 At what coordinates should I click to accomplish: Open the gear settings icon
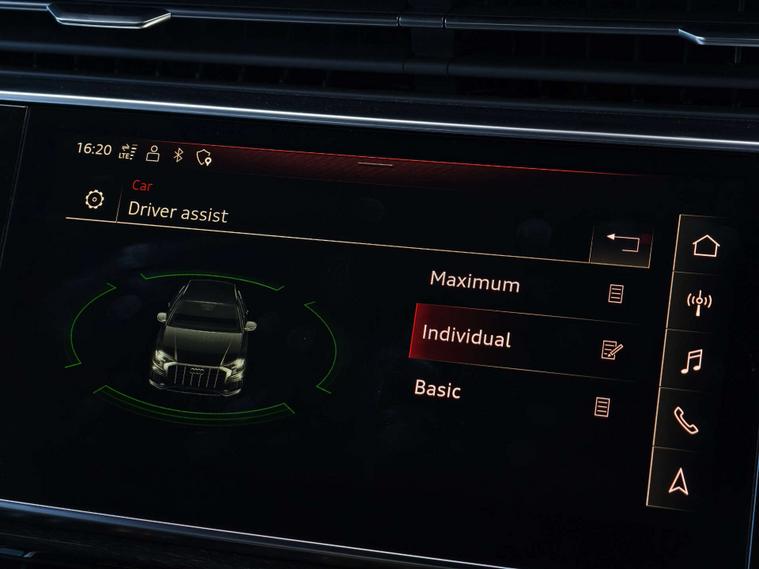point(94,200)
